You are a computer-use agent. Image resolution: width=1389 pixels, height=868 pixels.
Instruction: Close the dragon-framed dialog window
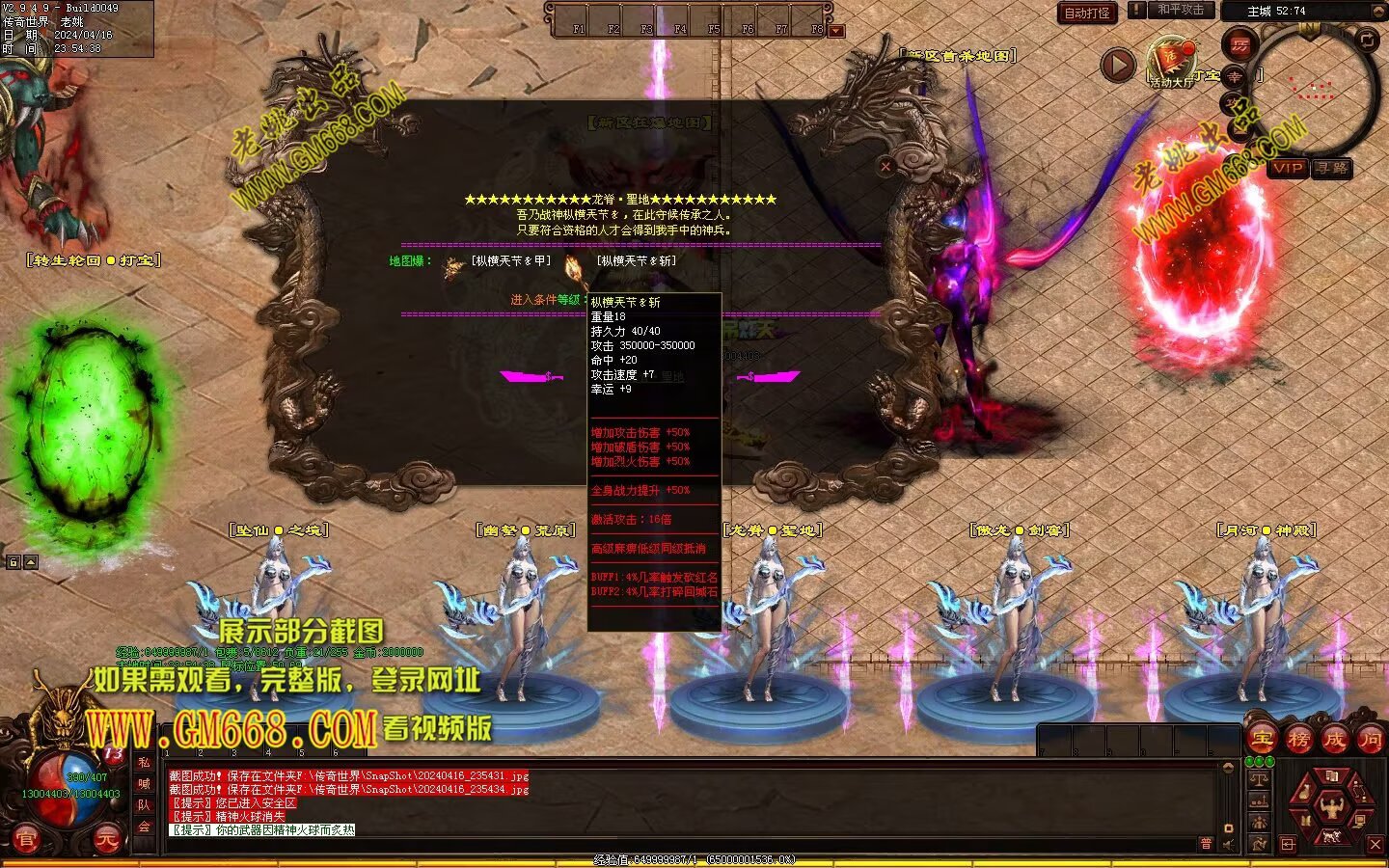click(885, 166)
